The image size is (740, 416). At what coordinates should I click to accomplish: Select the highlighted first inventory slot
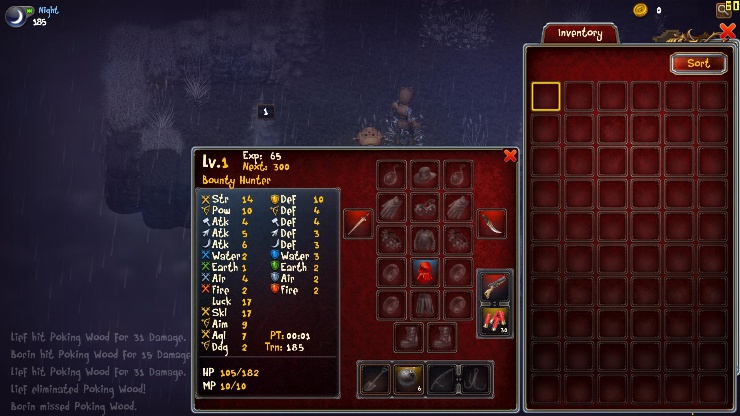point(546,96)
